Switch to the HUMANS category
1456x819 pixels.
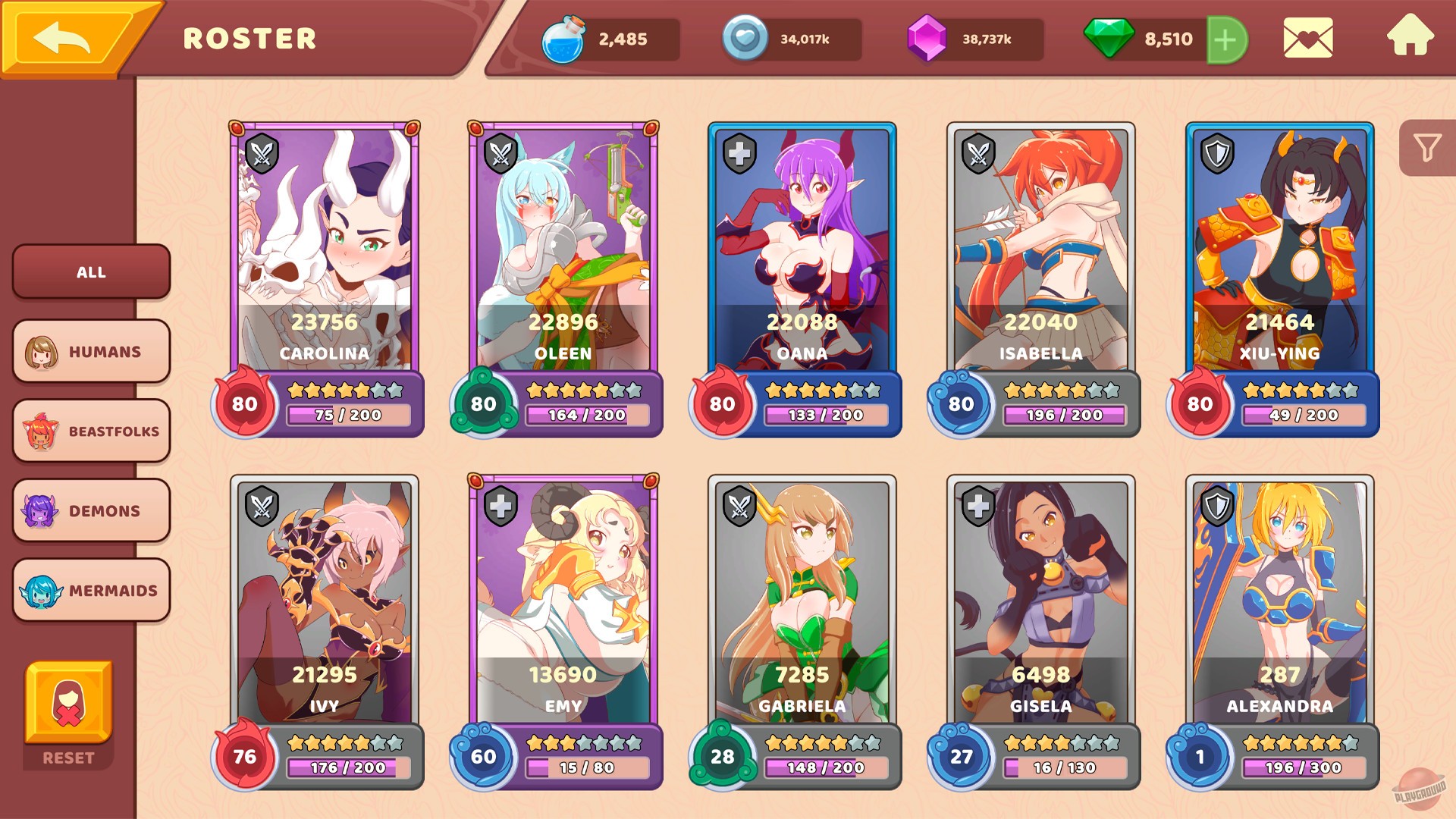91,351
